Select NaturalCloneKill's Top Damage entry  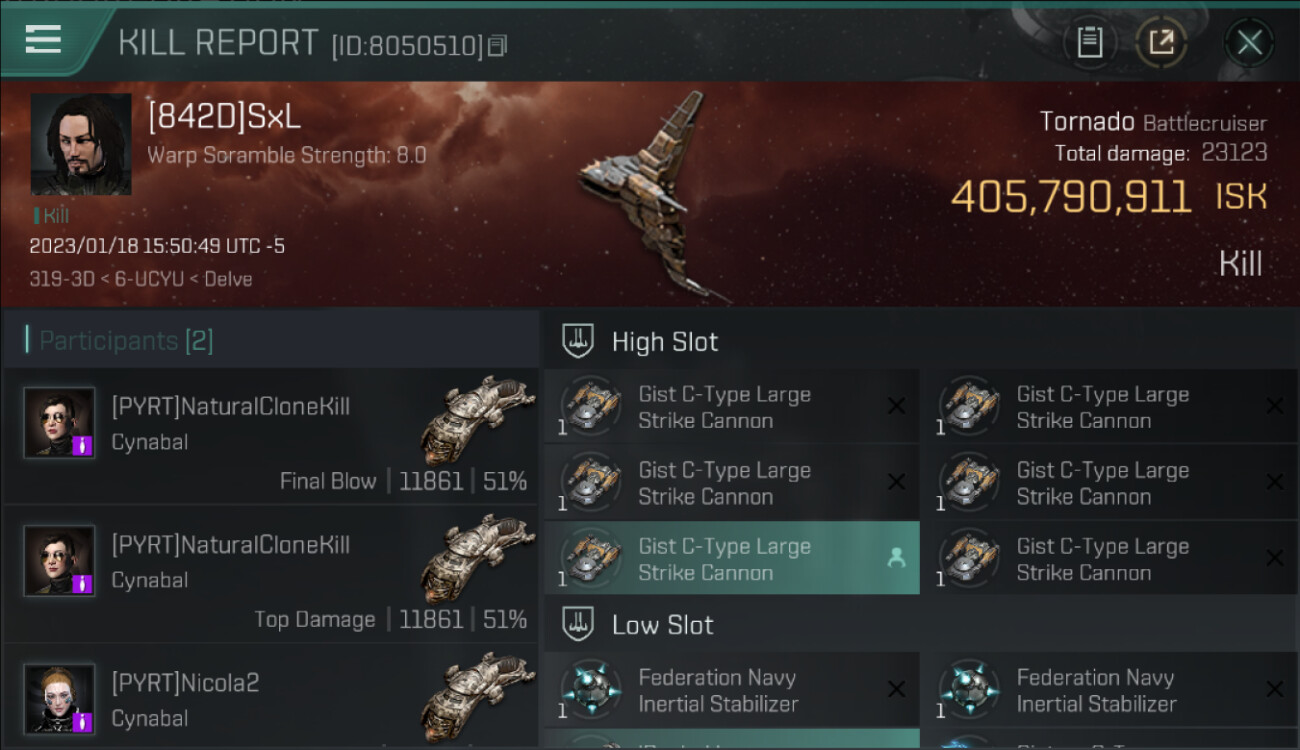coord(270,575)
